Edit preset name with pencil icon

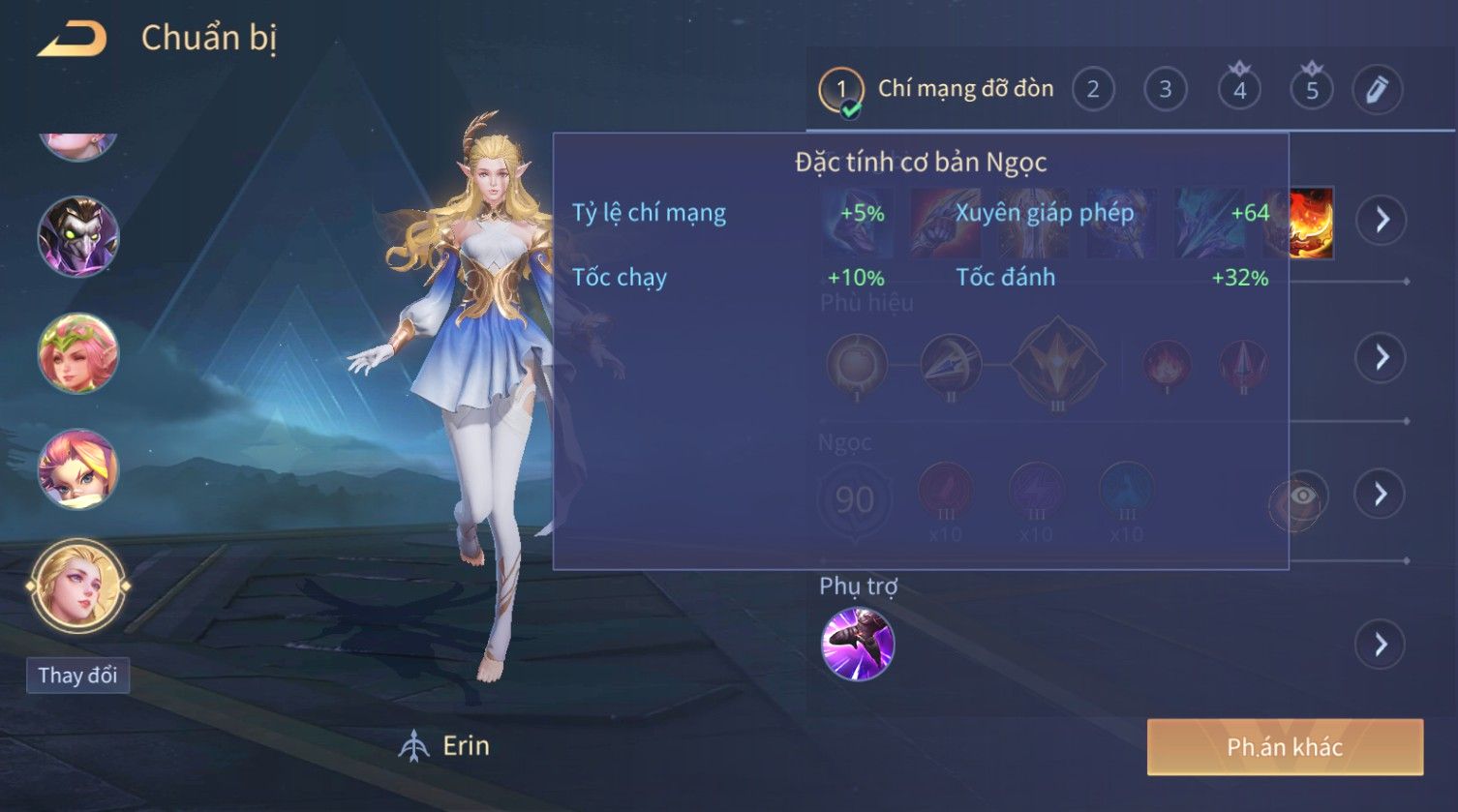(1377, 90)
